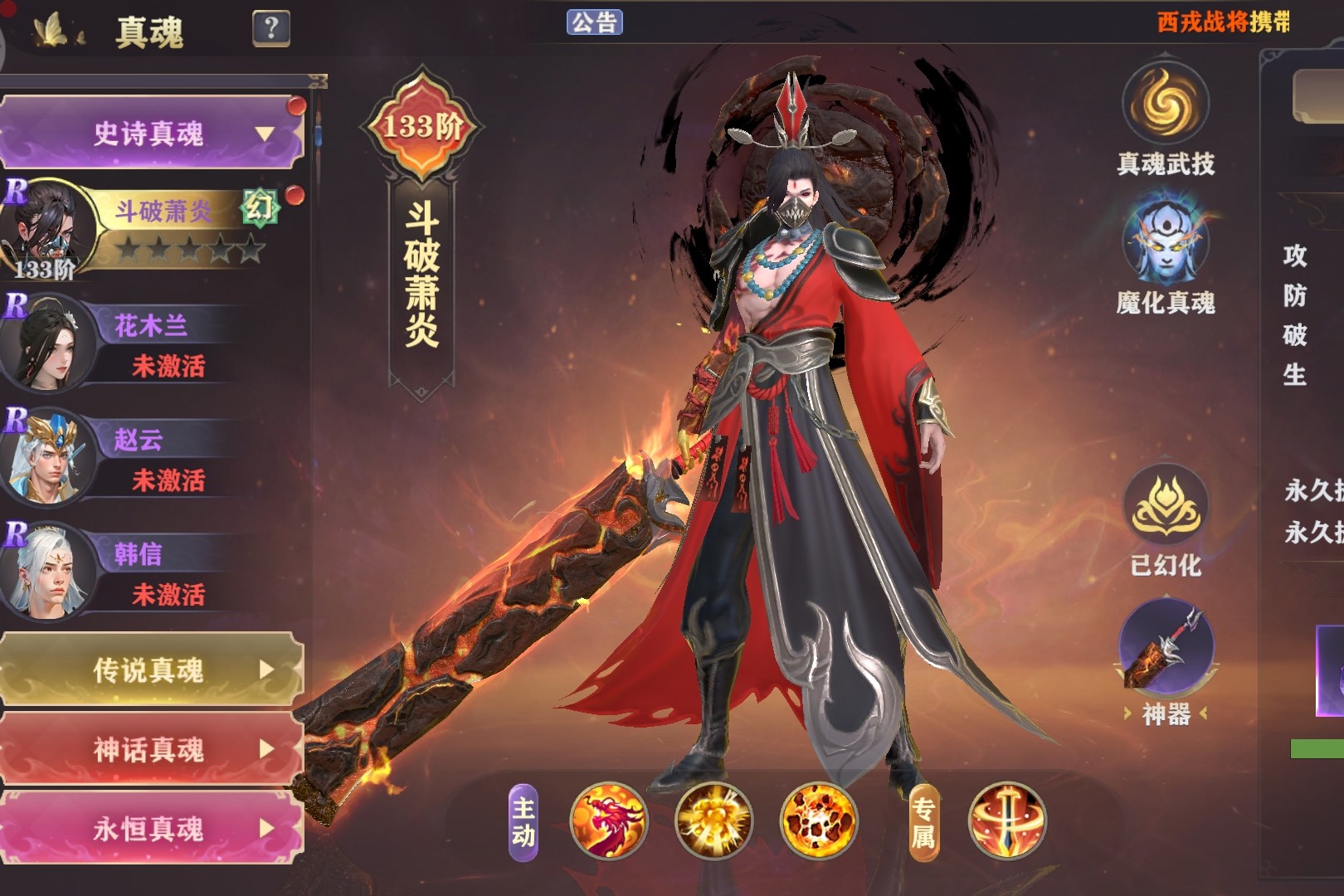Select the 赵云 soul entry

(x=149, y=456)
